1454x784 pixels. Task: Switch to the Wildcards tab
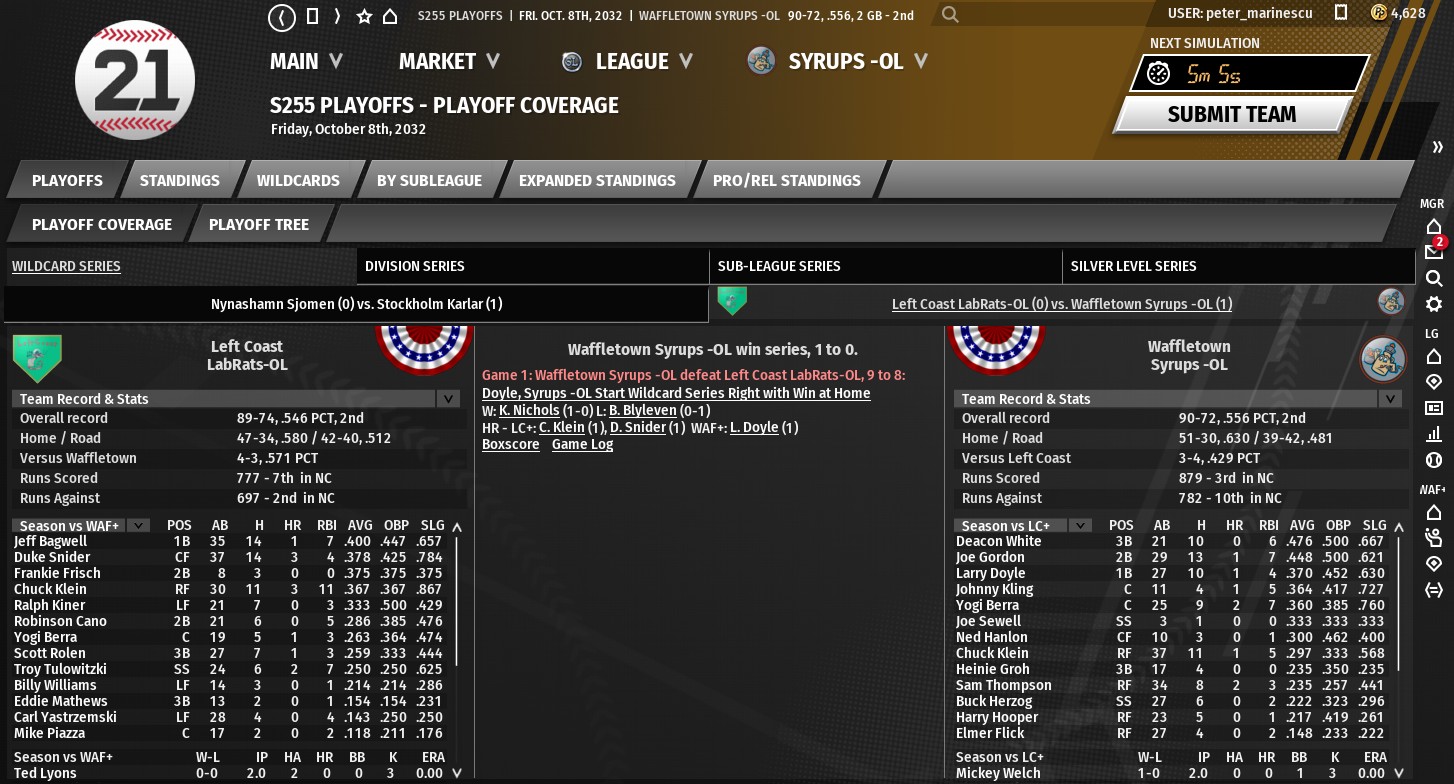pyautogui.click(x=298, y=181)
